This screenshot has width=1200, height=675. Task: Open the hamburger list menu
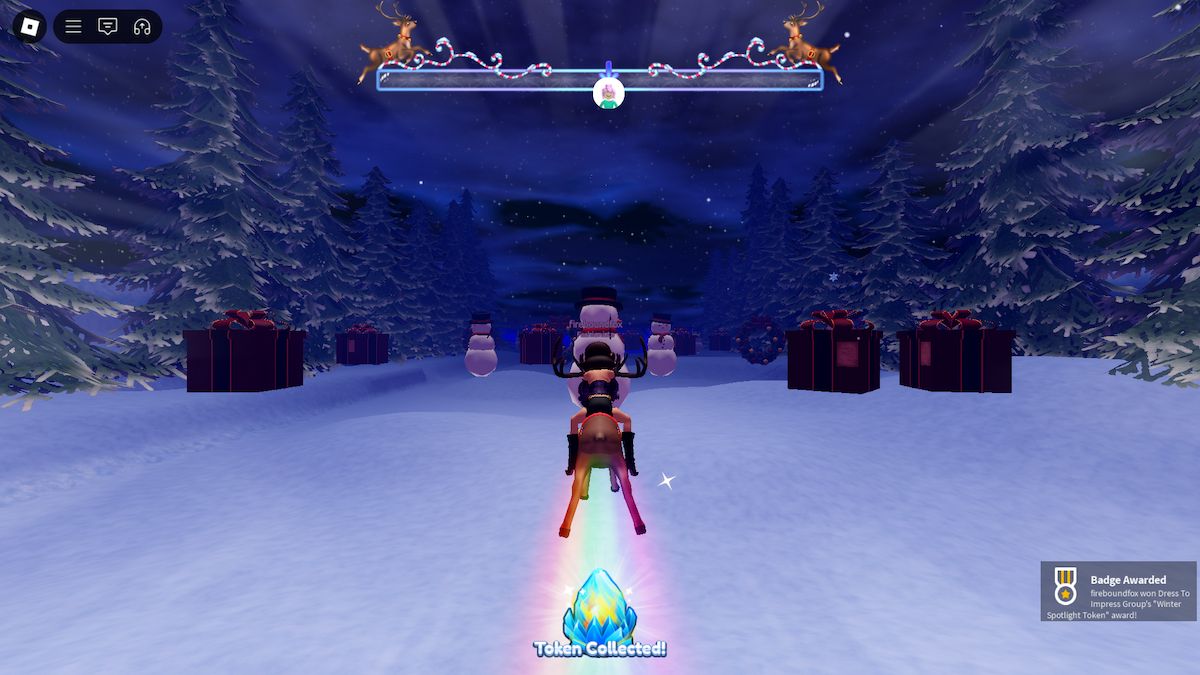click(73, 27)
